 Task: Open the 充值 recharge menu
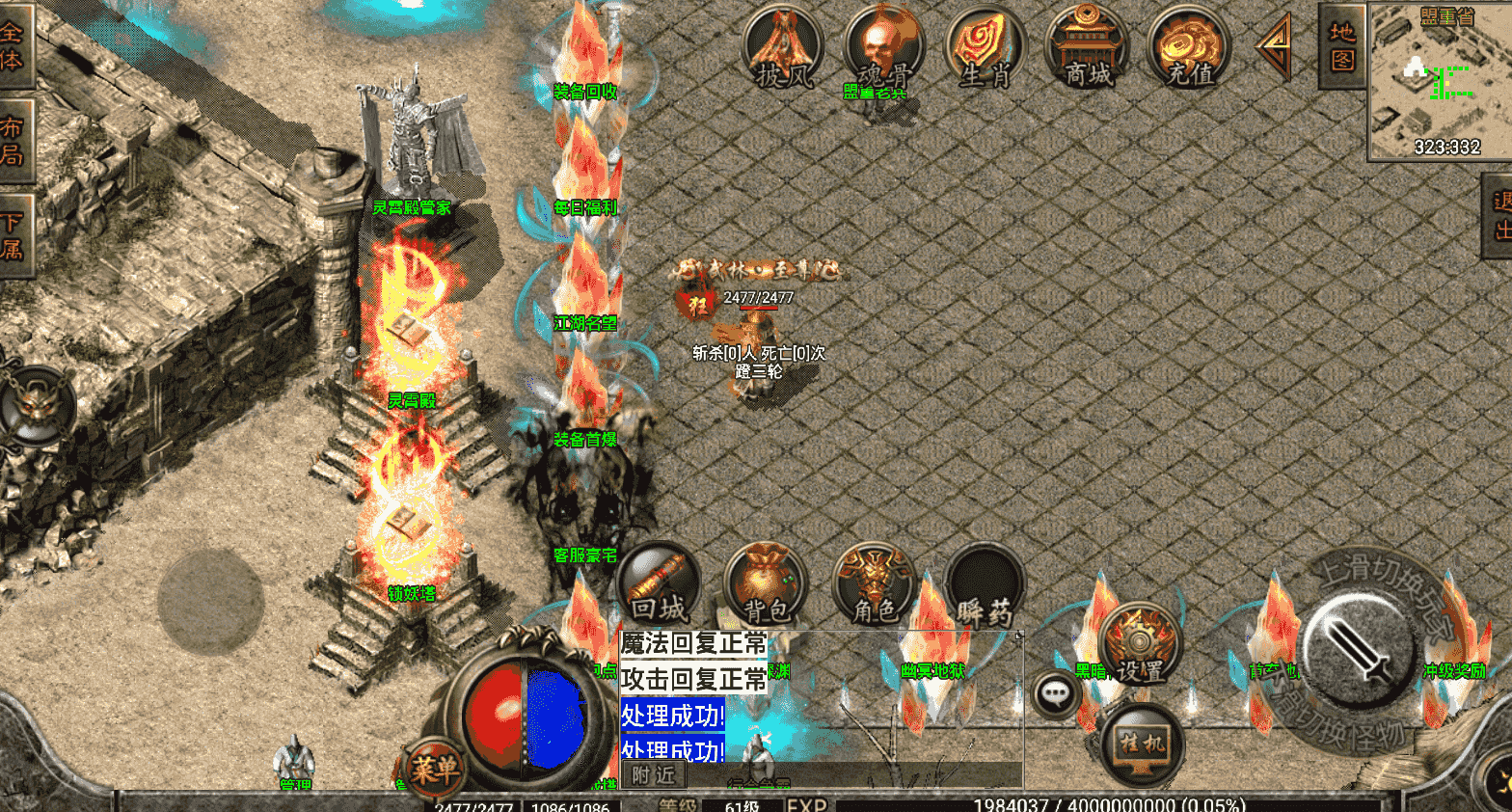point(1188,46)
